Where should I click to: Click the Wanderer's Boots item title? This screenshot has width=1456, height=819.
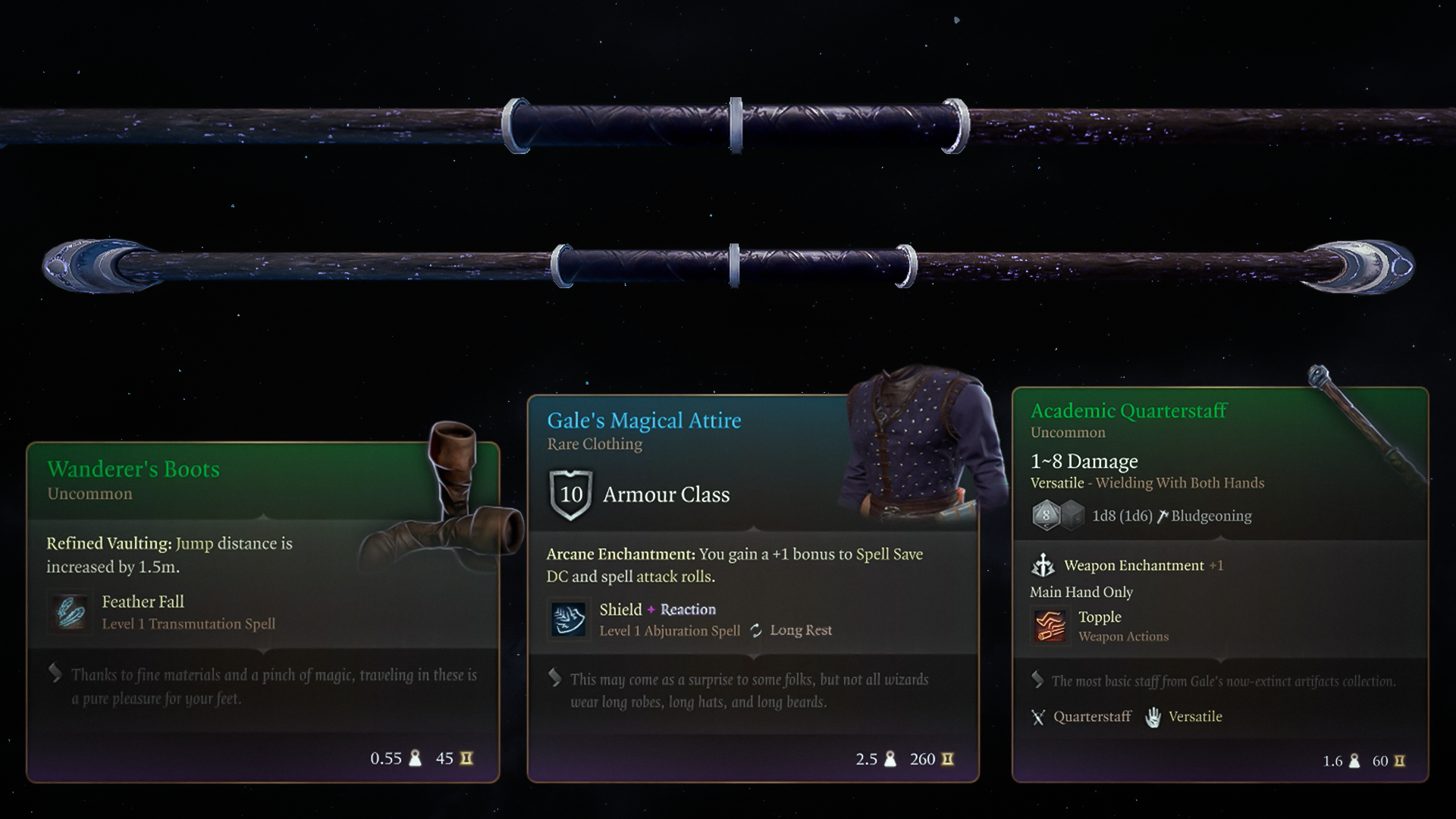(x=133, y=469)
